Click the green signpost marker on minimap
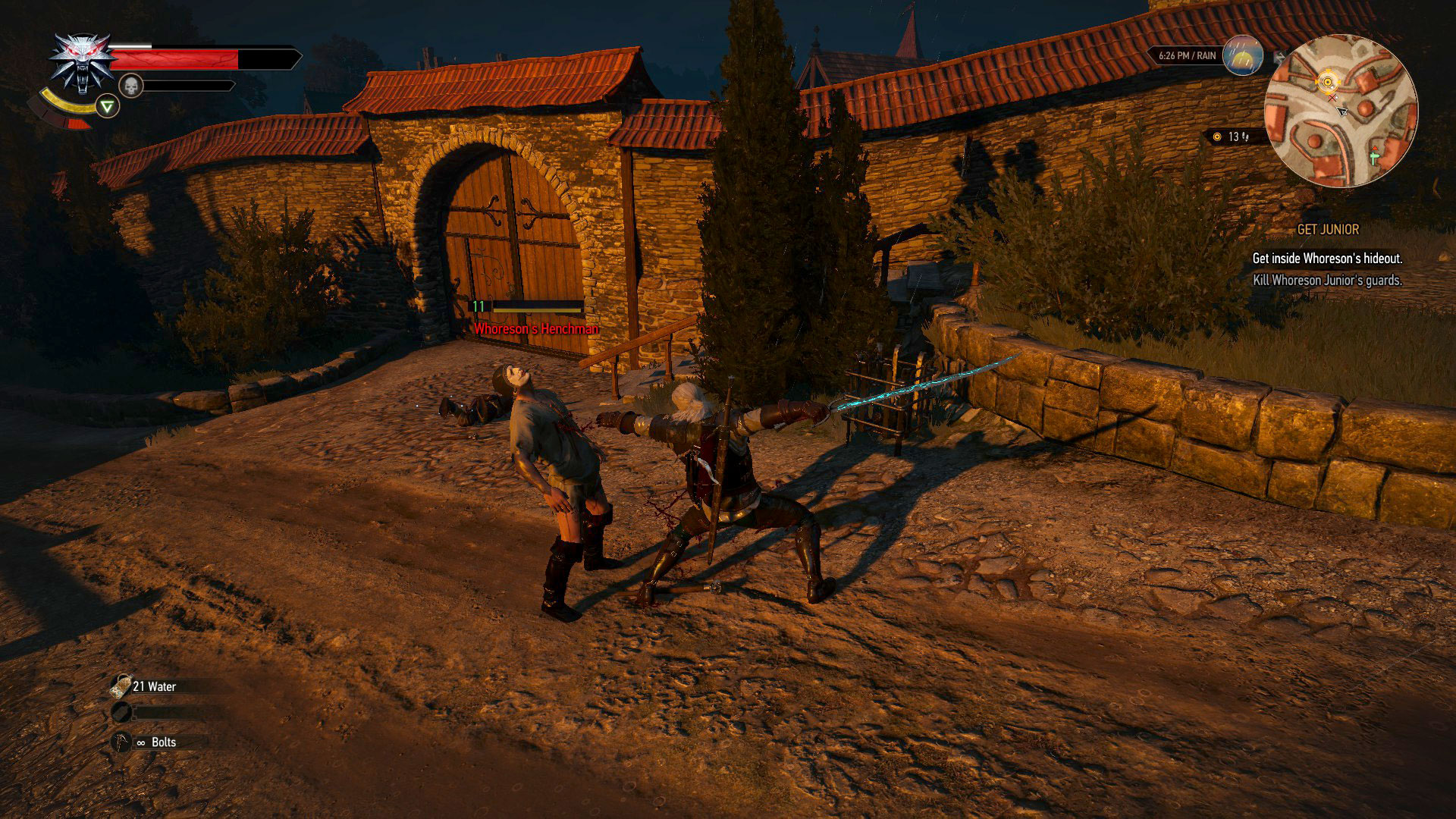This screenshot has height=819, width=1456. 1374,155
